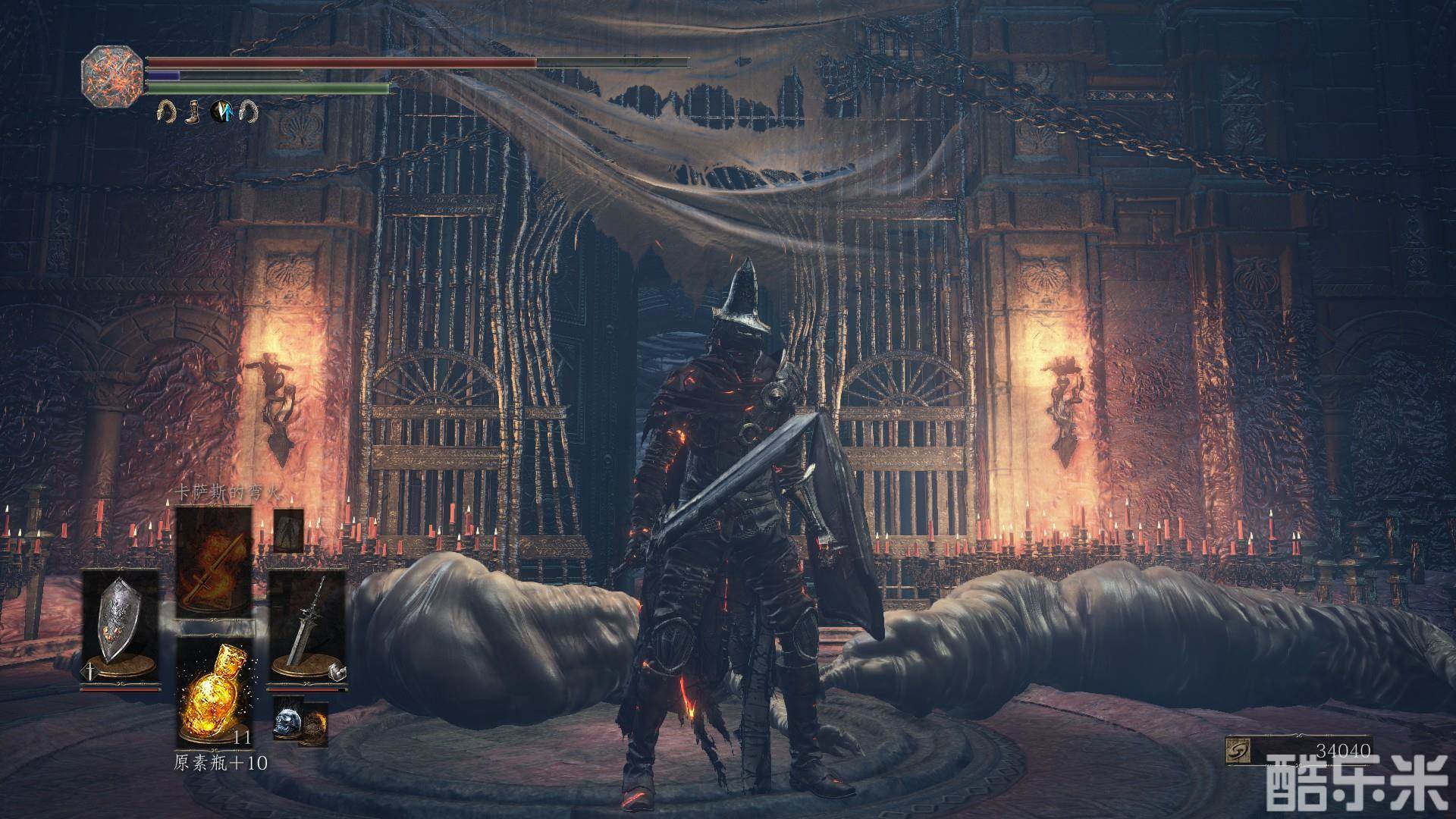
Task: Select the silver crest shield slot
Action: 121,627
